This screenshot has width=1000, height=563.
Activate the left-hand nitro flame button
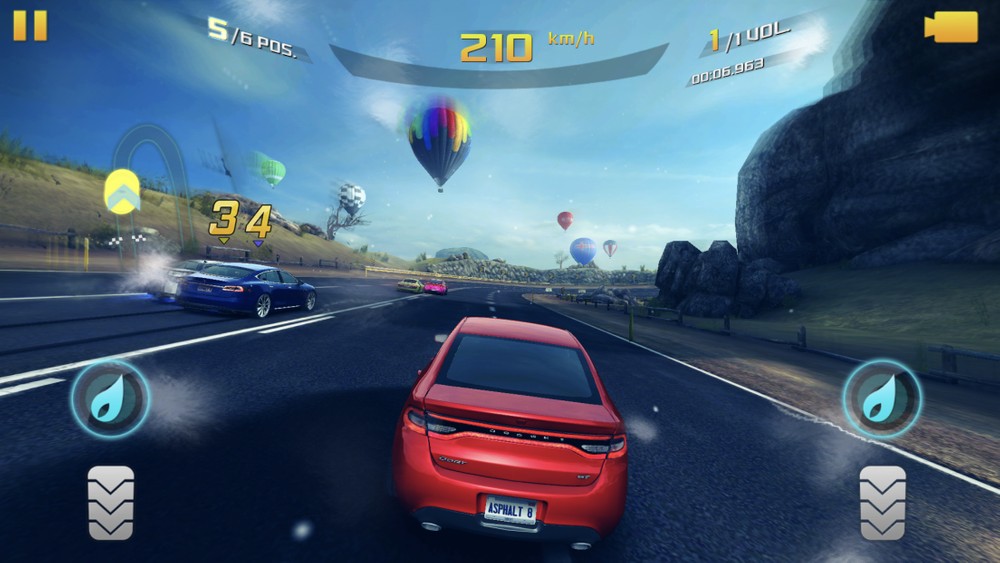(x=109, y=398)
